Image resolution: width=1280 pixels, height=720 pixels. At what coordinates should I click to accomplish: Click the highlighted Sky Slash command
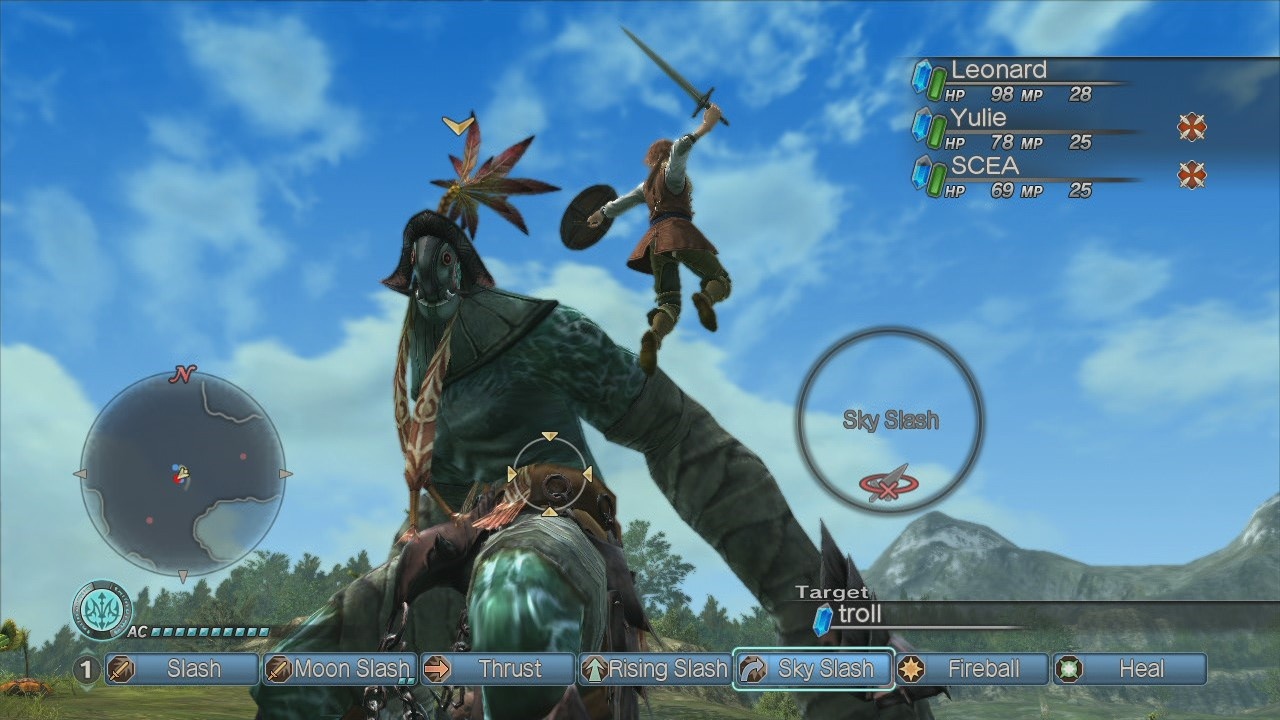click(813, 669)
